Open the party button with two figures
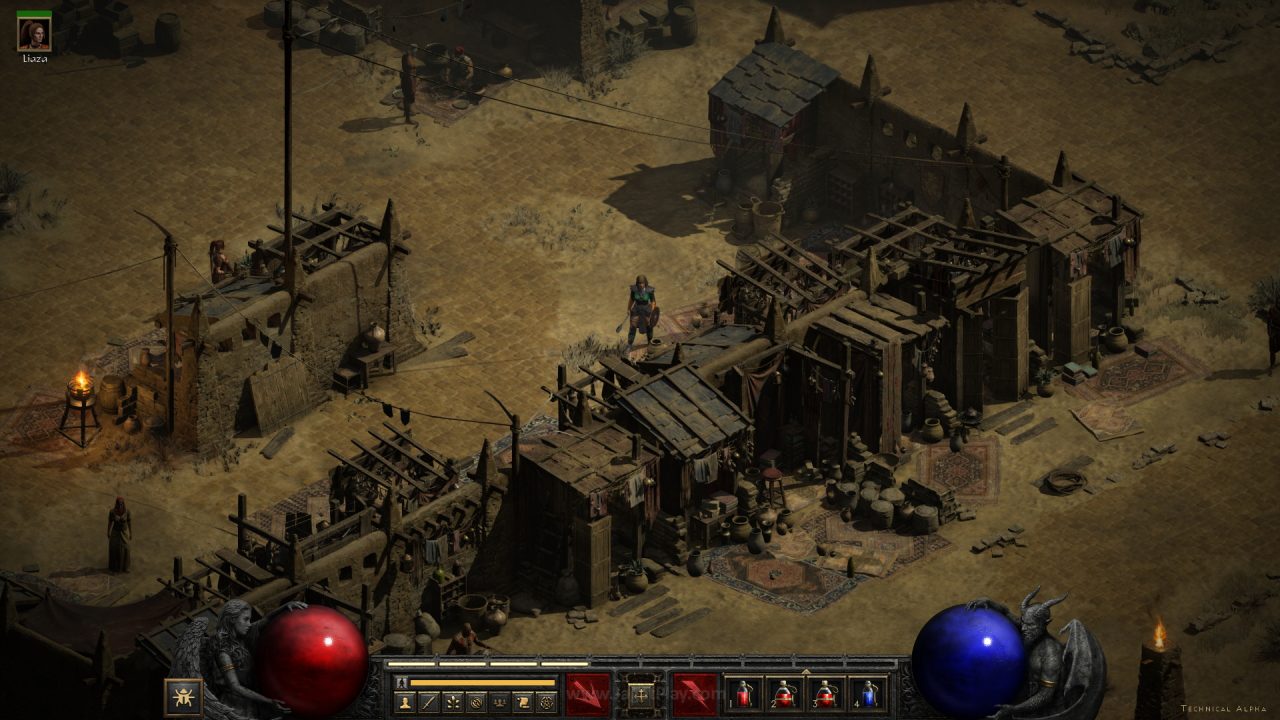Image resolution: width=1280 pixels, height=720 pixels. point(499,702)
